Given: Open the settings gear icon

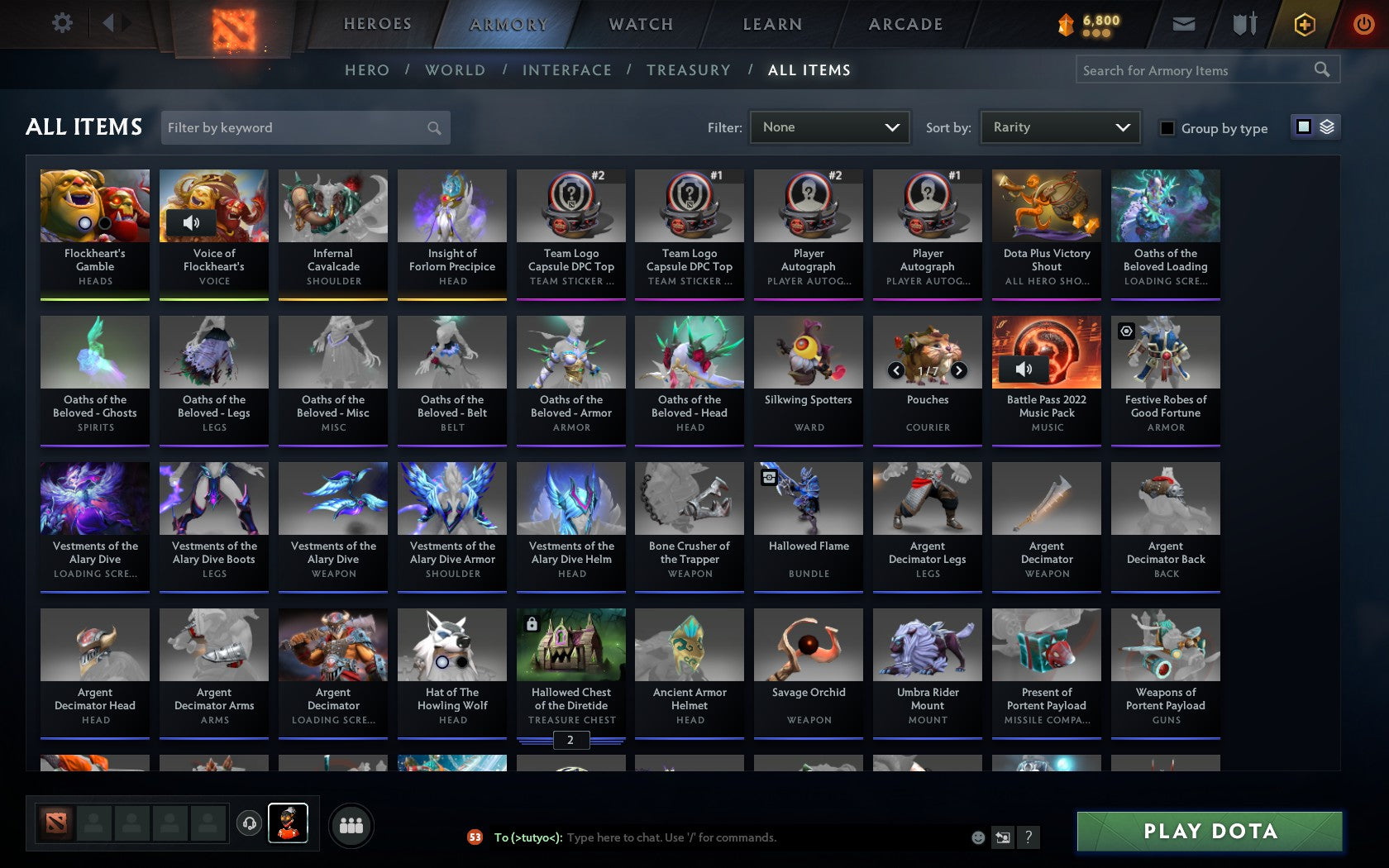Looking at the screenshot, I should (x=60, y=22).
